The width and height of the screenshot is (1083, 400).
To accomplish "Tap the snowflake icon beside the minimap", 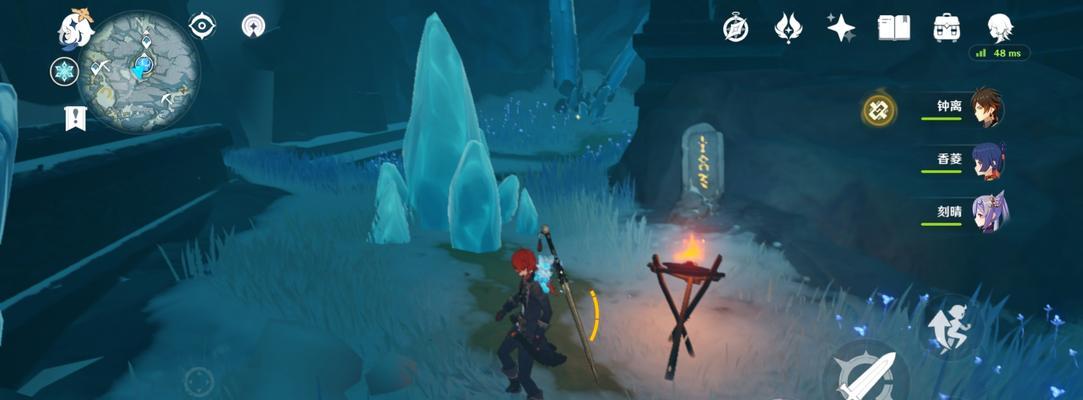I will tap(65, 71).
